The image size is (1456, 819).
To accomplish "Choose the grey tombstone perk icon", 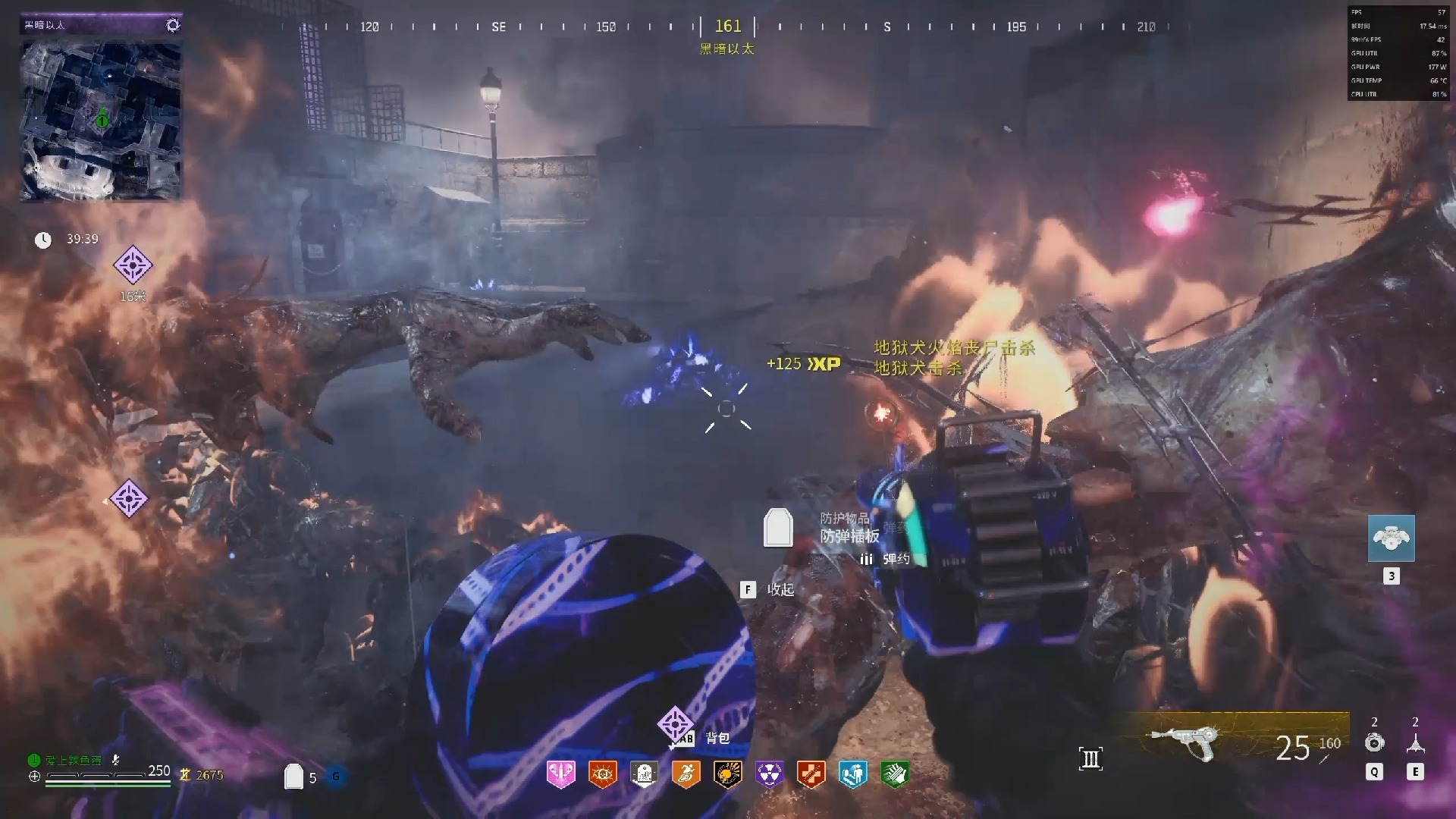I will click(x=645, y=774).
